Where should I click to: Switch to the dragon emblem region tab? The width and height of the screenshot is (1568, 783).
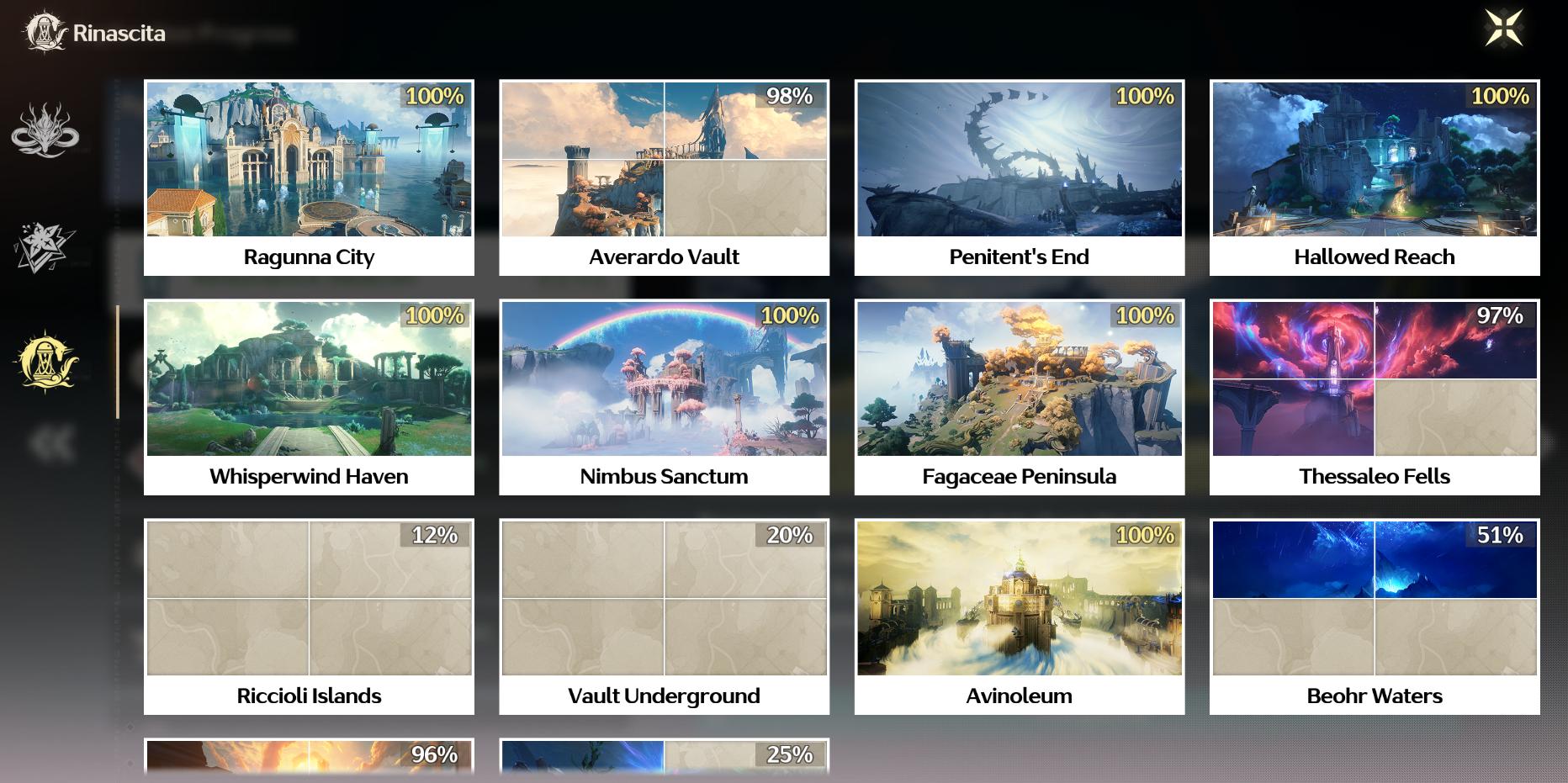click(x=45, y=130)
